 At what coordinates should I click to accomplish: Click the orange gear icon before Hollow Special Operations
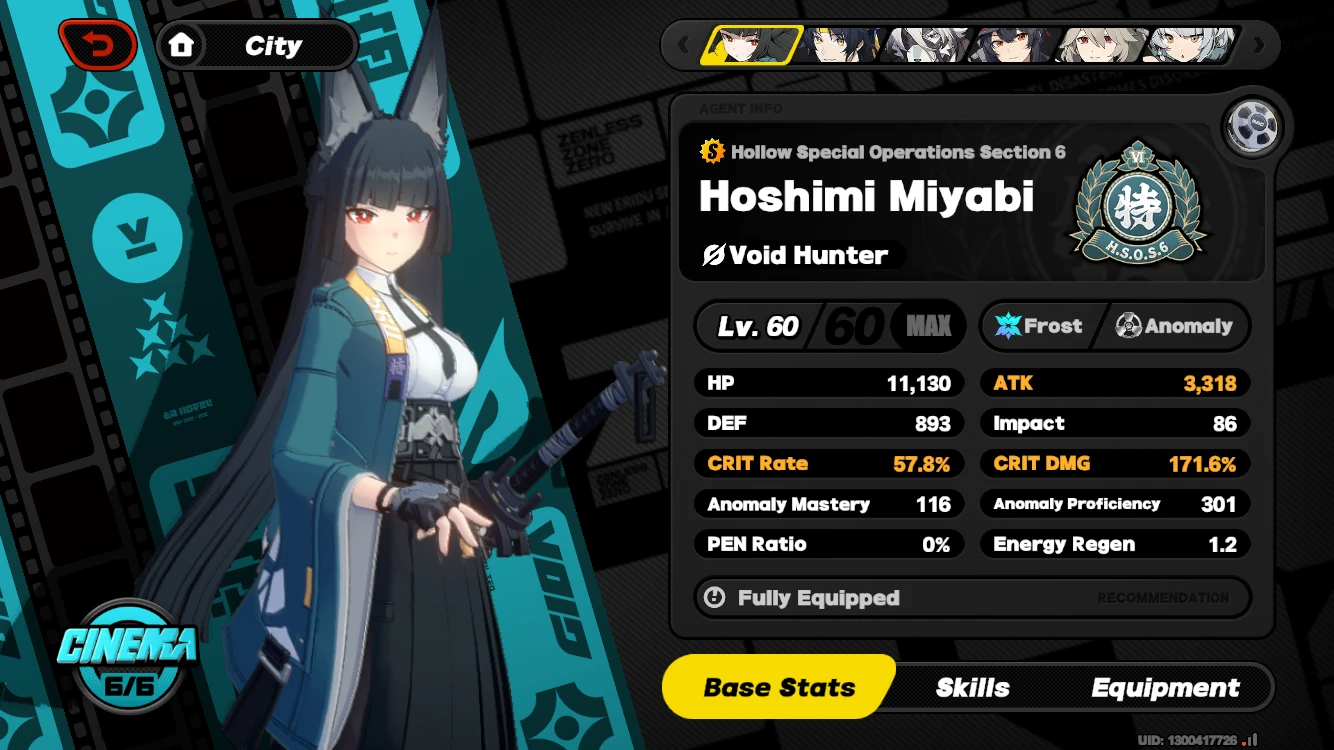(x=710, y=152)
